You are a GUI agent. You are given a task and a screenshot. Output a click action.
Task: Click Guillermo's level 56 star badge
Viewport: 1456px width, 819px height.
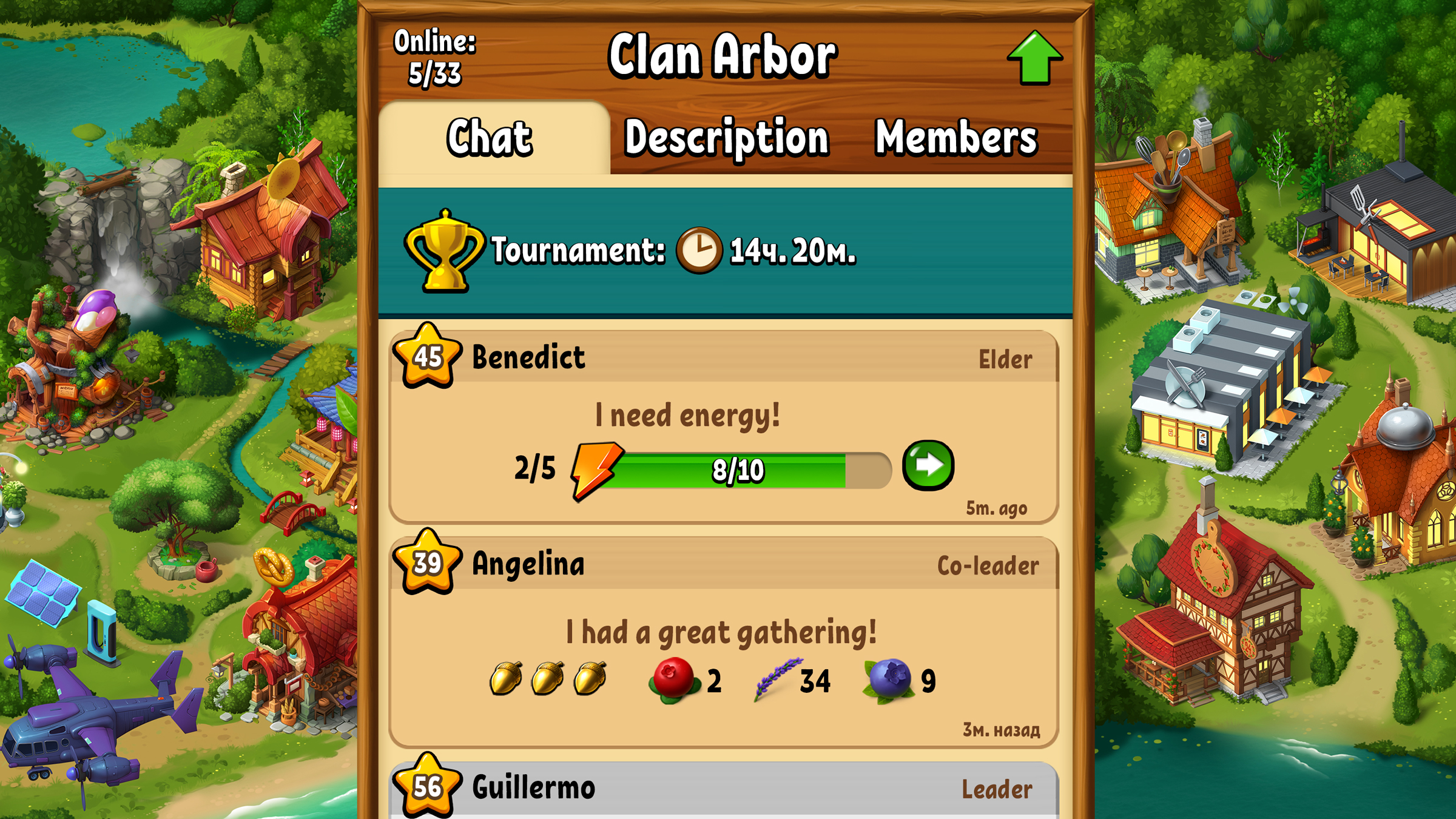pyautogui.click(x=426, y=787)
